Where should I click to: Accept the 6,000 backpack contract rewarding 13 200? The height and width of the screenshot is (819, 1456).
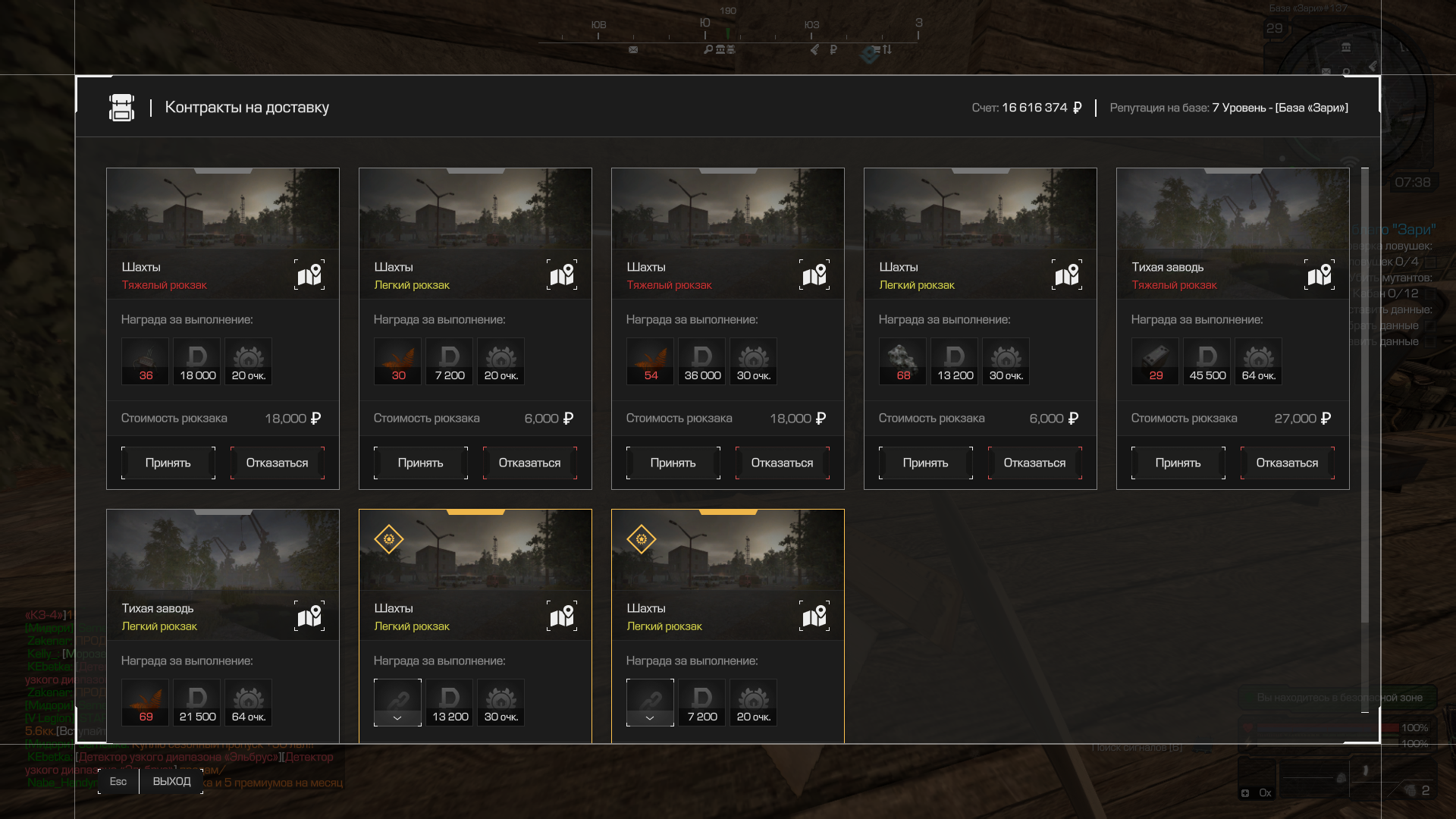(x=925, y=463)
